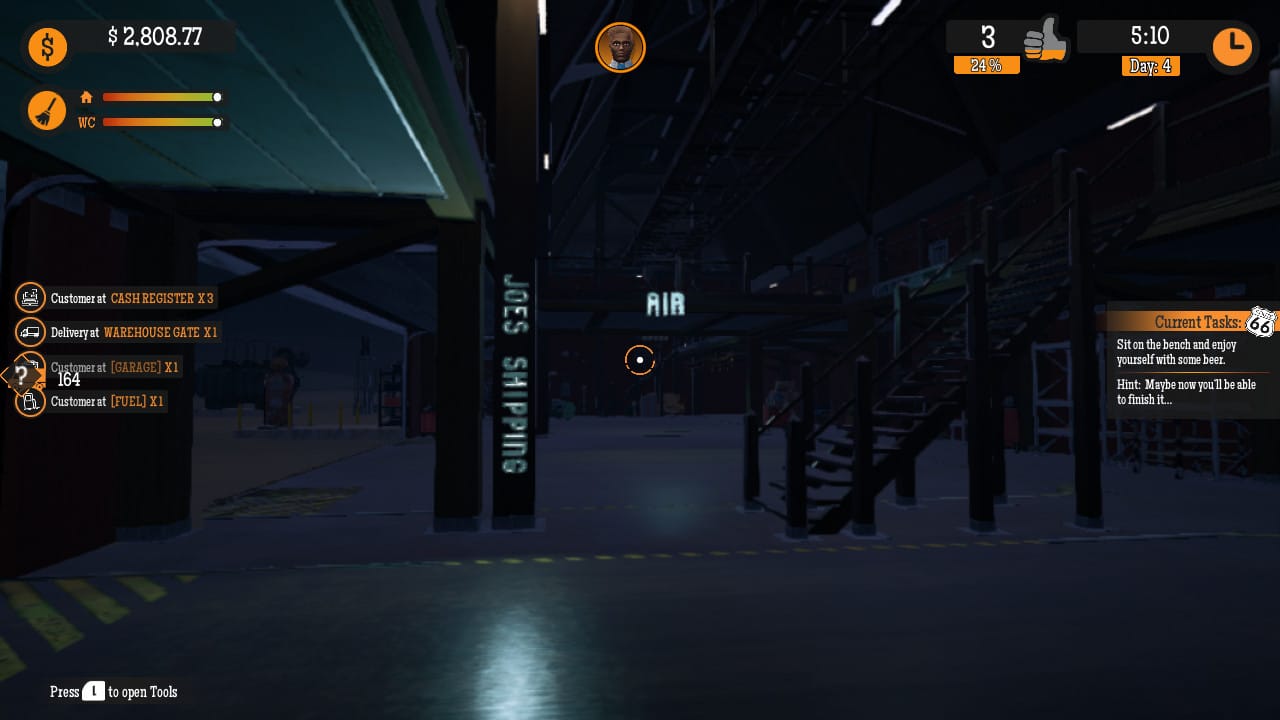This screenshot has height=720, width=1280.
Task: Click the garage customer notification icon
Action: coord(30,367)
